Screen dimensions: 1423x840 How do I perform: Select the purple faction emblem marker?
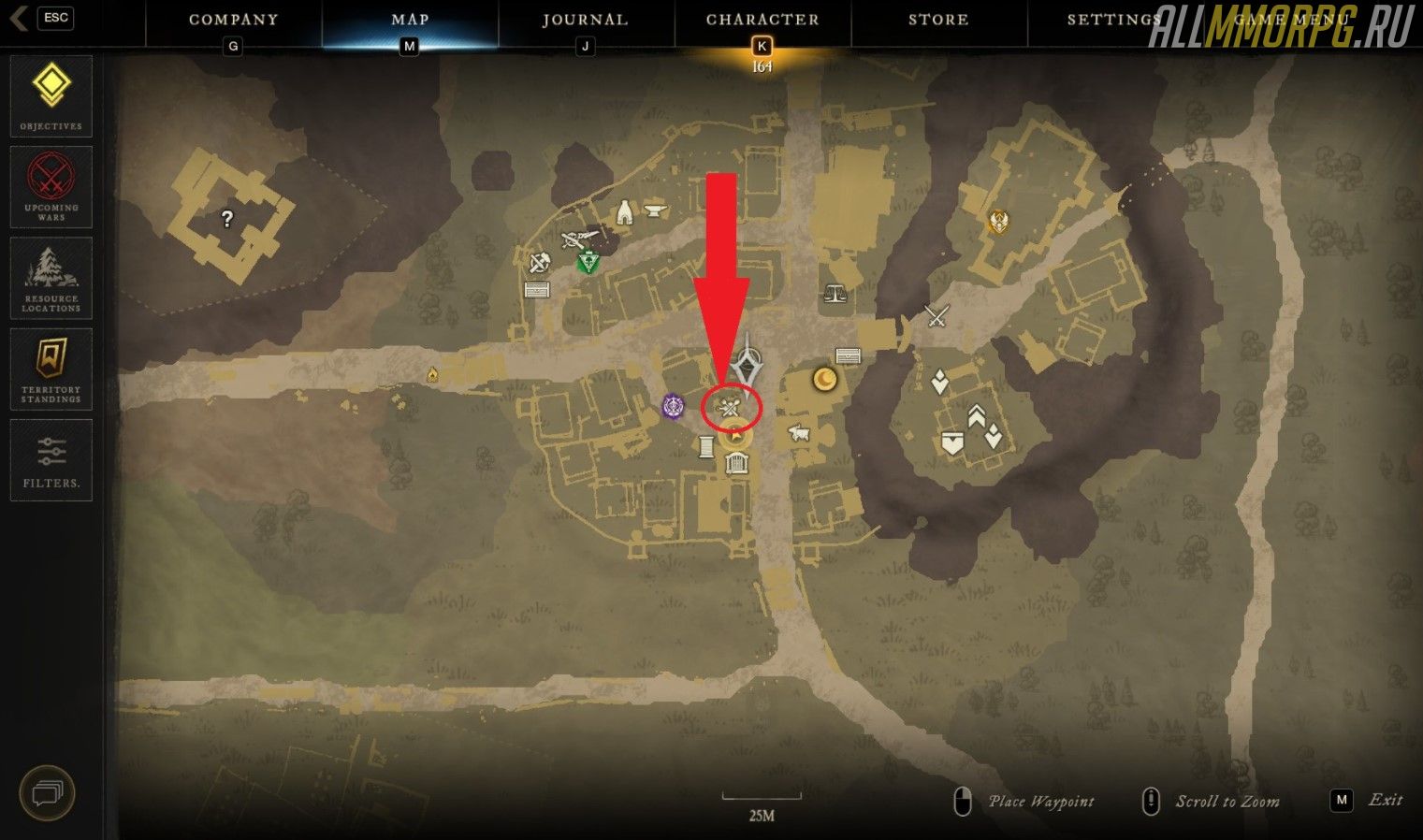pos(674,407)
